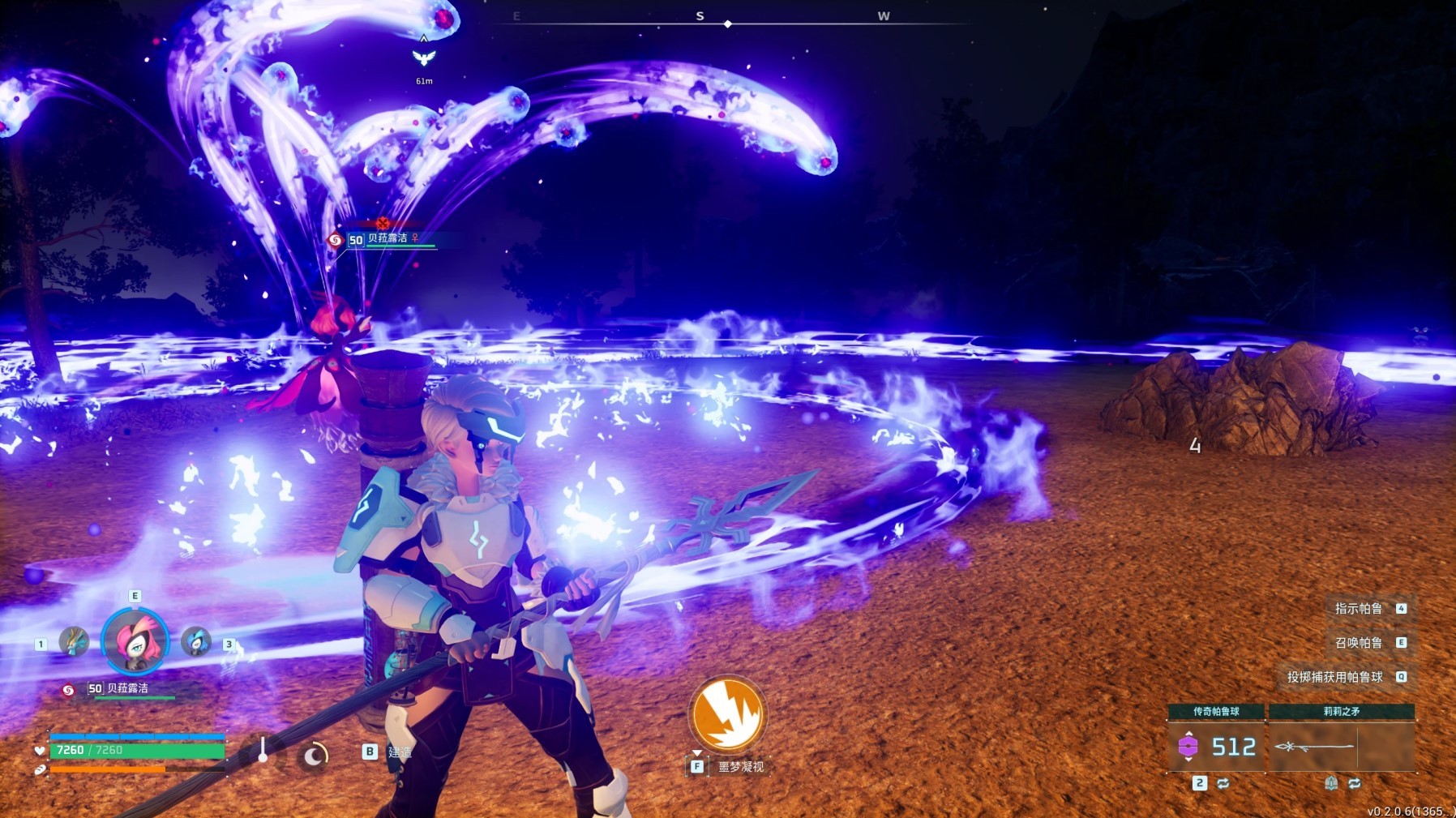This screenshot has height=818, width=1456.
Task: Click the 召唤帕鲁 summon entry
Action: (1359, 643)
